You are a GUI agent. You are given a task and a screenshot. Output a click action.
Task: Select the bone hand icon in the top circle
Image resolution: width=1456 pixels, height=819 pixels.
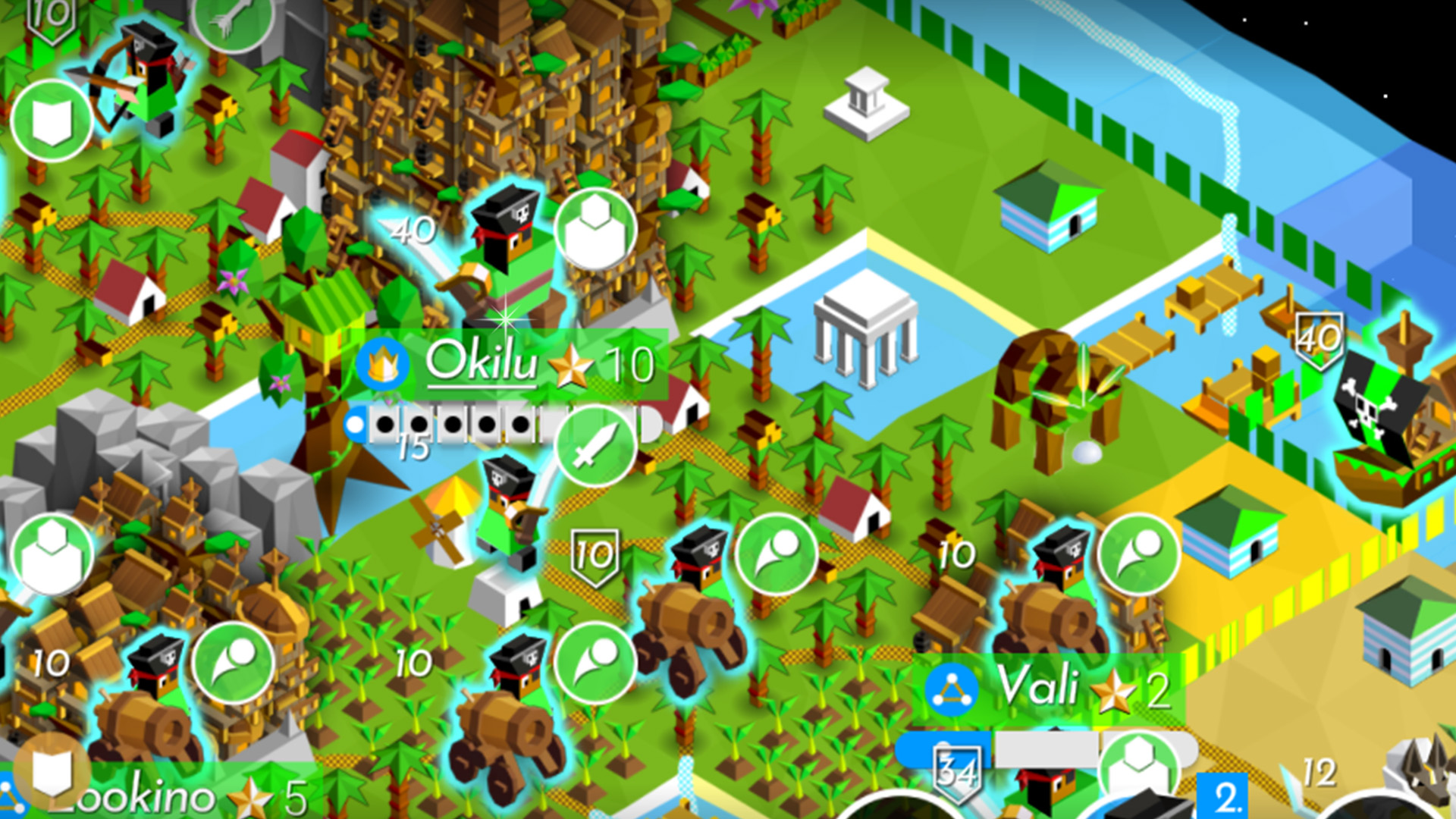(x=233, y=23)
